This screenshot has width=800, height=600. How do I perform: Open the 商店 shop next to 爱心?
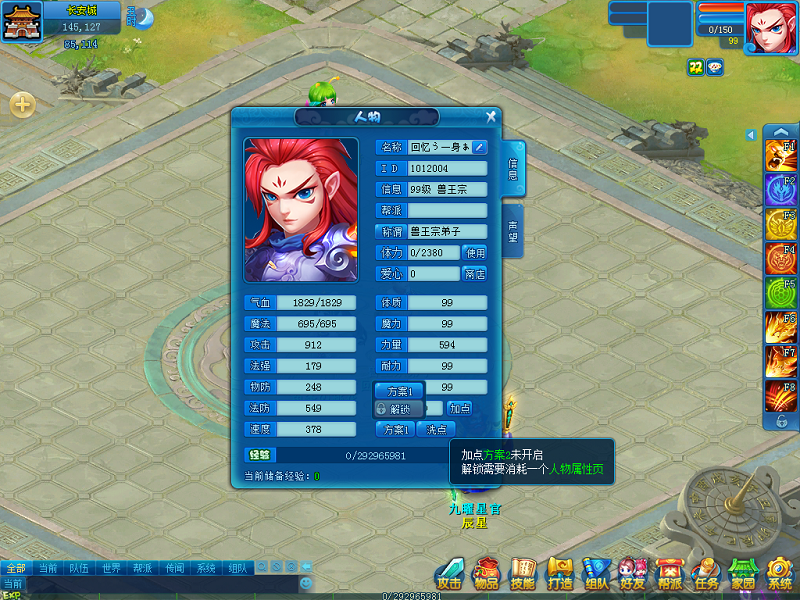click(x=475, y=274)
